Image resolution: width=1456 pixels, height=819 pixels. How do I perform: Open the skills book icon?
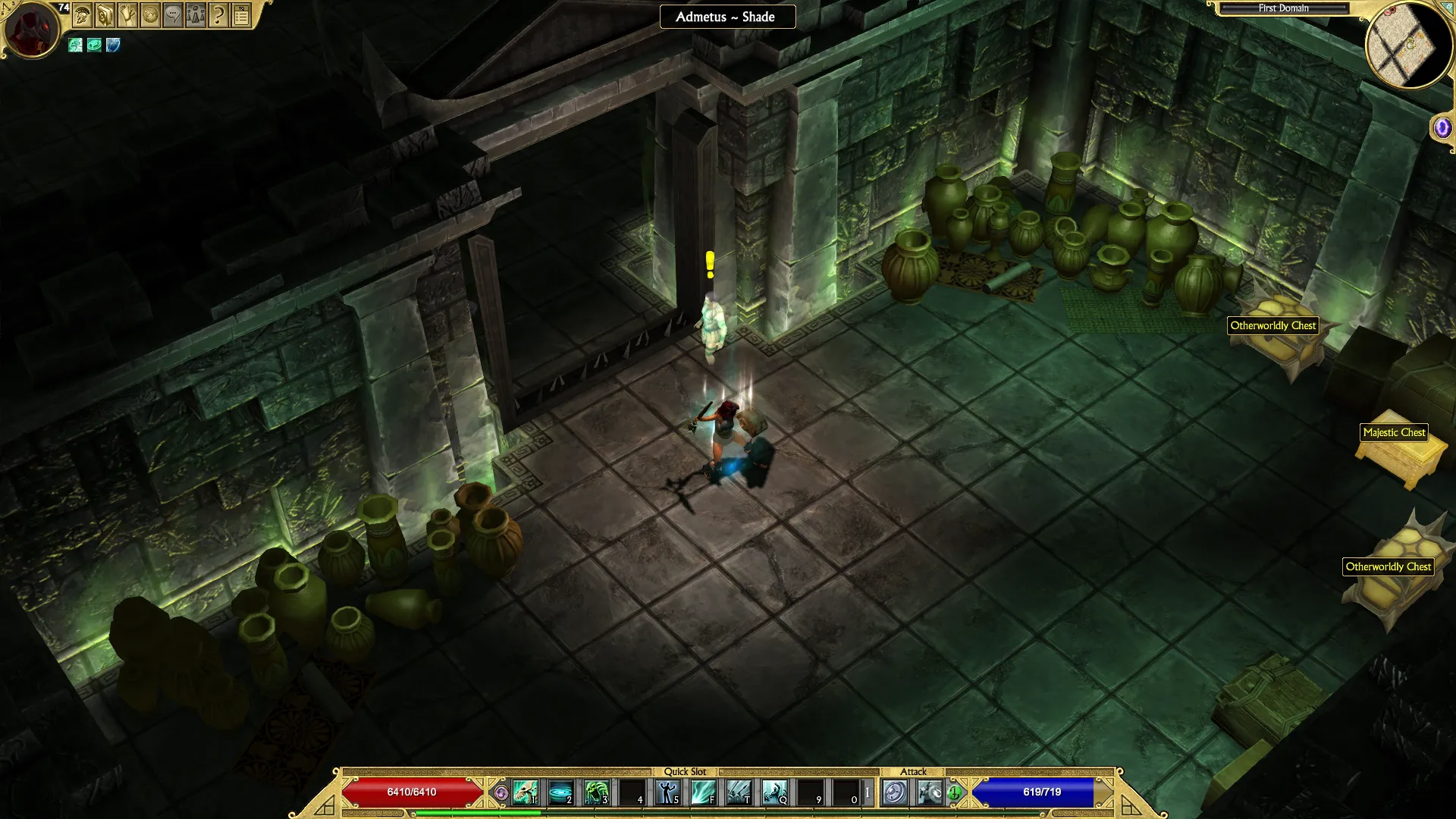[x=105, y=15]
